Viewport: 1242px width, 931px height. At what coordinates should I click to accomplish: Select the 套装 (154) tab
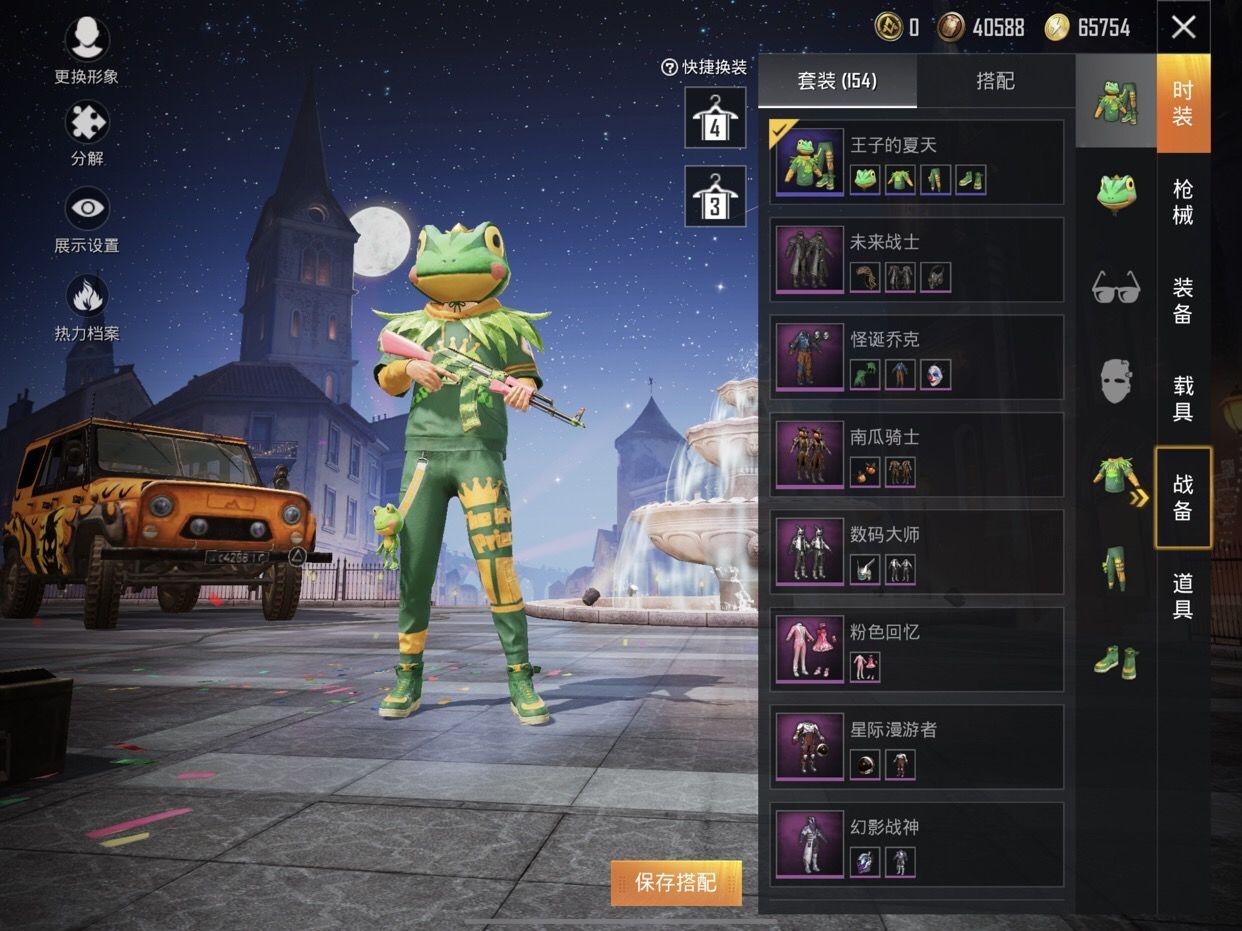click(x=837, y=82)
